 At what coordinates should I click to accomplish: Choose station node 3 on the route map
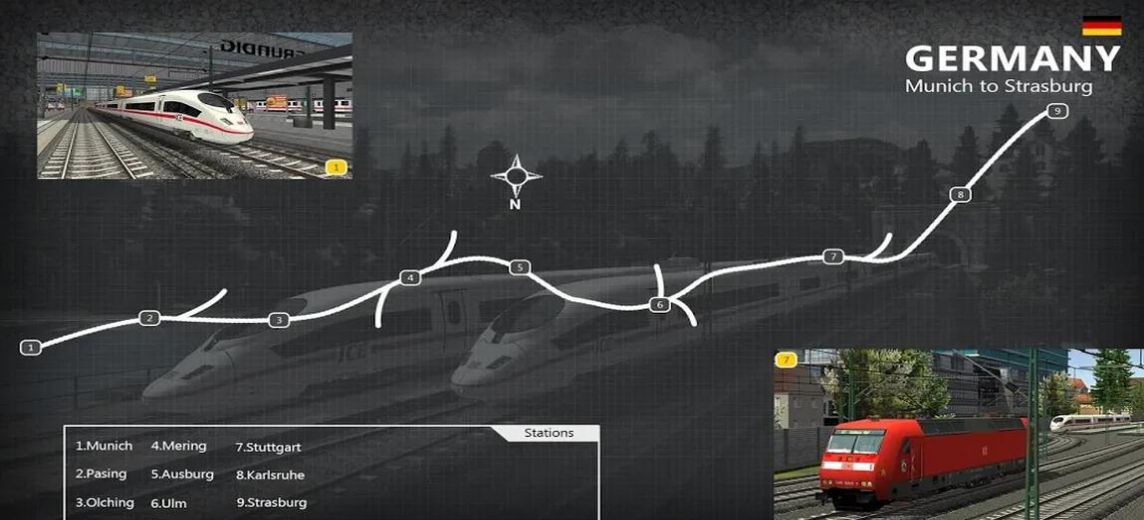279,320
